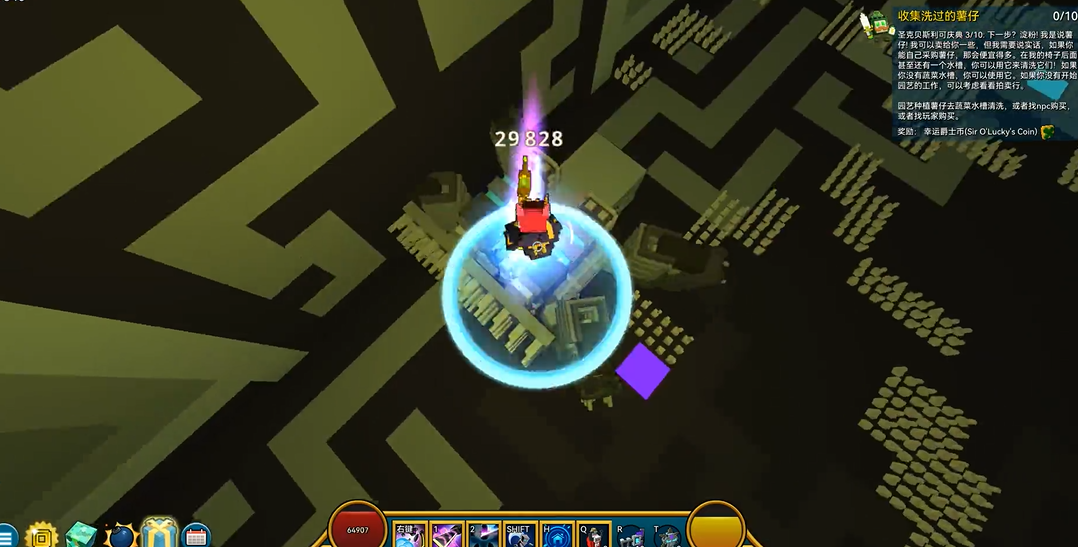The image size is (1078, 547).
Task: Activate the SHIFT ability icon
Action: [519, 536]
